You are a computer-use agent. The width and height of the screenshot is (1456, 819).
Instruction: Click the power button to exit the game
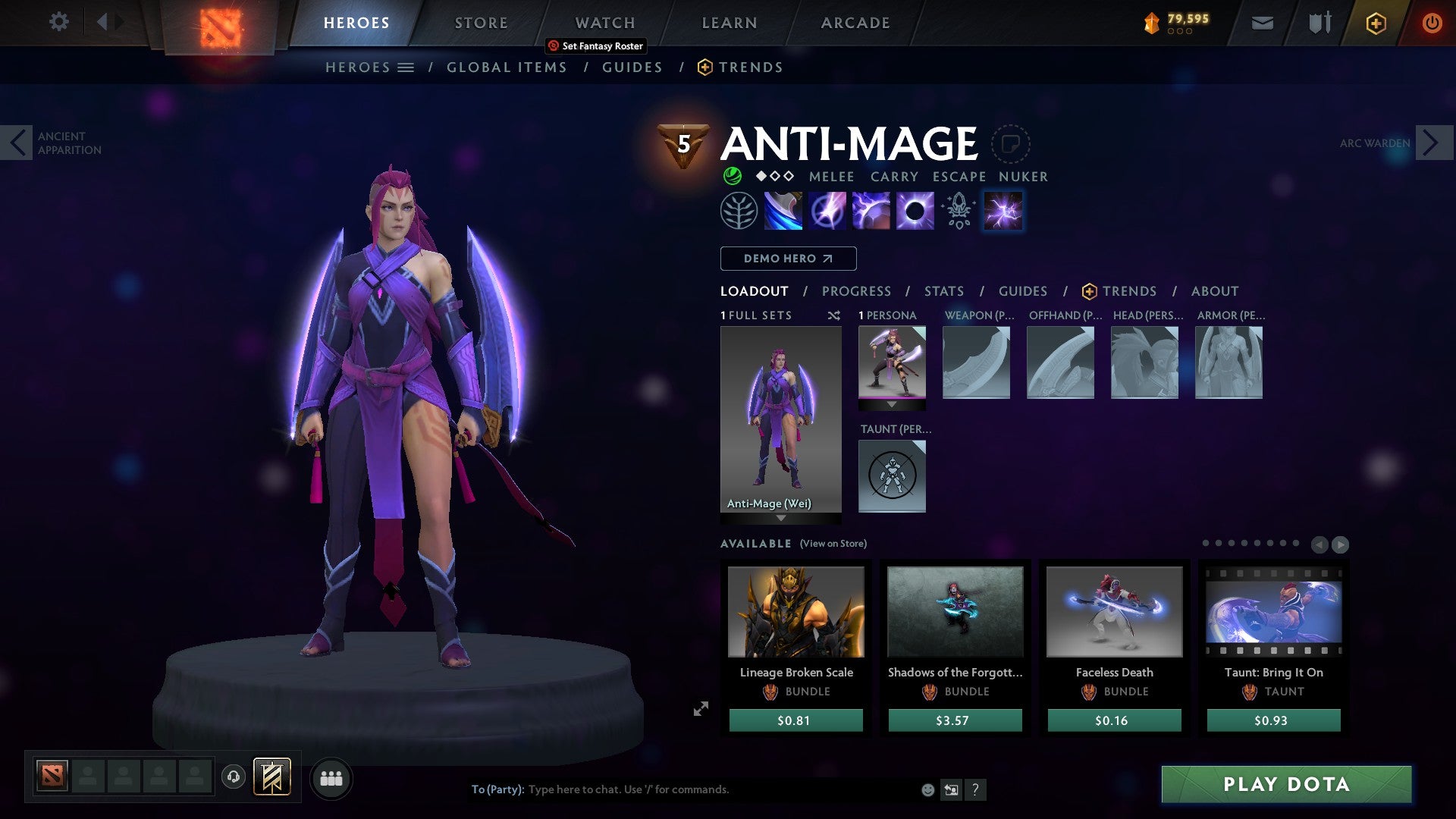tap(1432, 23)
